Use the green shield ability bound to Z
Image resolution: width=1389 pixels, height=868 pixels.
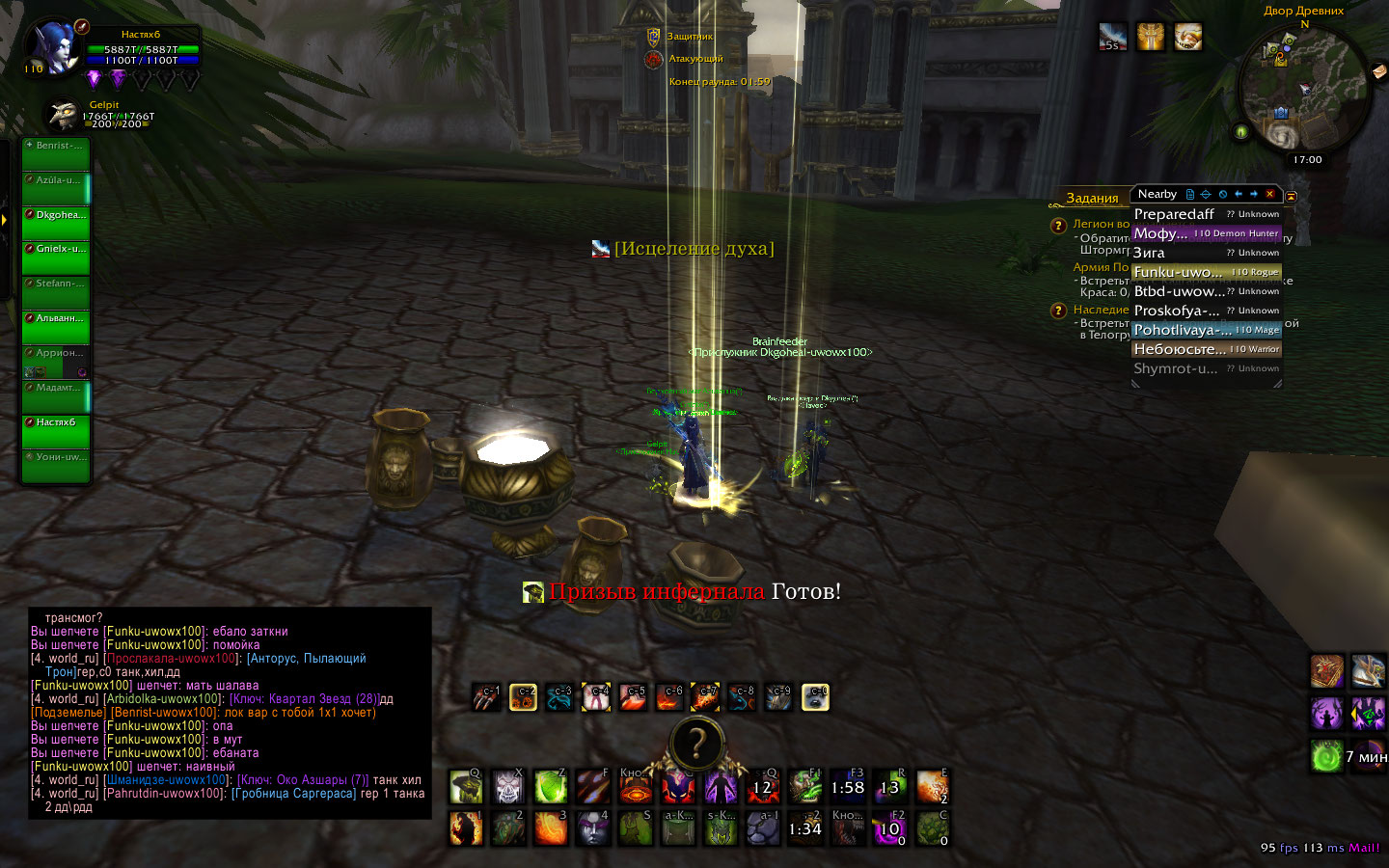point(551,788)
